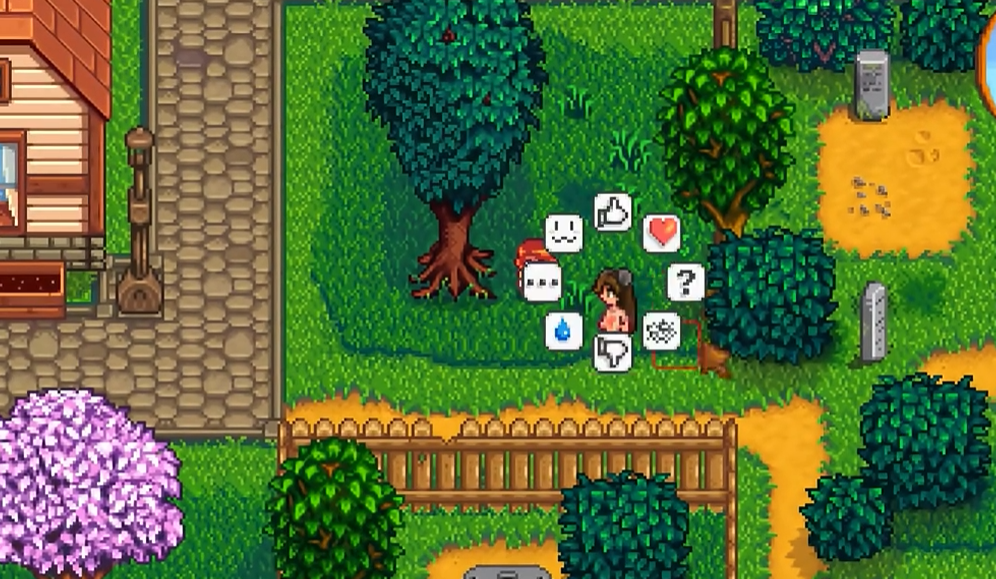Pick the red heart emote

point(661,233)
